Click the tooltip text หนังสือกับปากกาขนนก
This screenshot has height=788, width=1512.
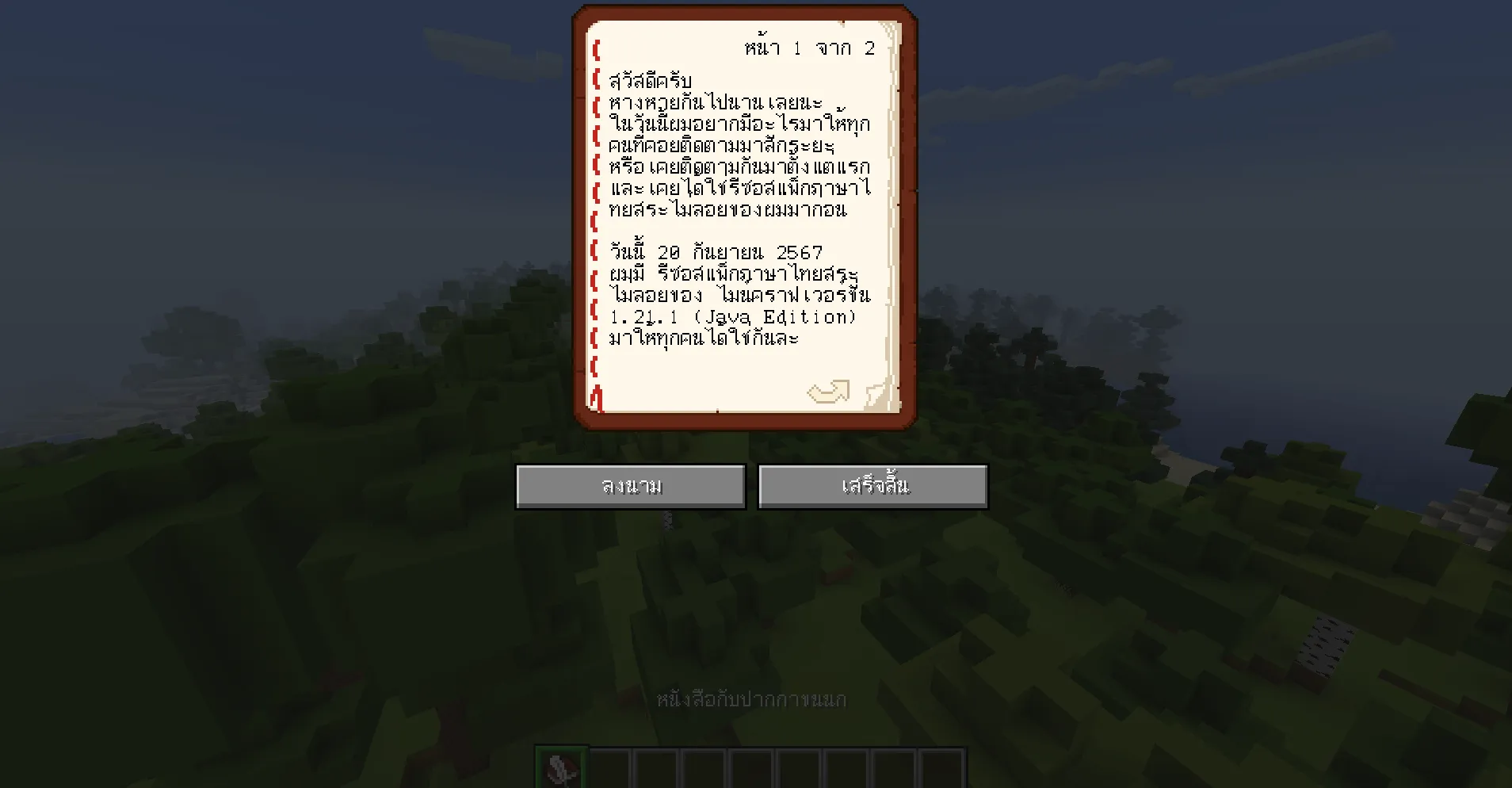751,700
